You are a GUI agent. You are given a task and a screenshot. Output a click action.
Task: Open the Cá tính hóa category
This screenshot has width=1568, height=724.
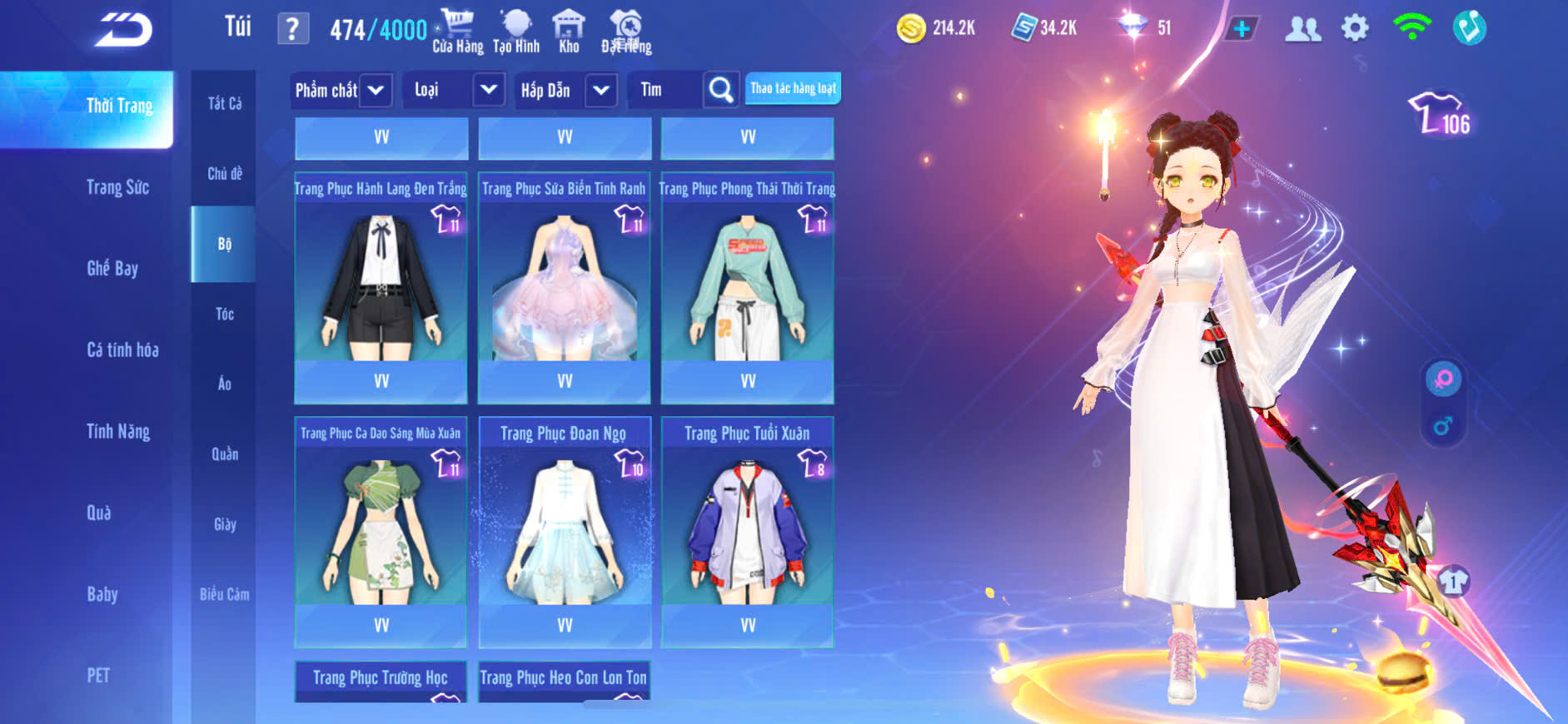[x=122, y=350]
